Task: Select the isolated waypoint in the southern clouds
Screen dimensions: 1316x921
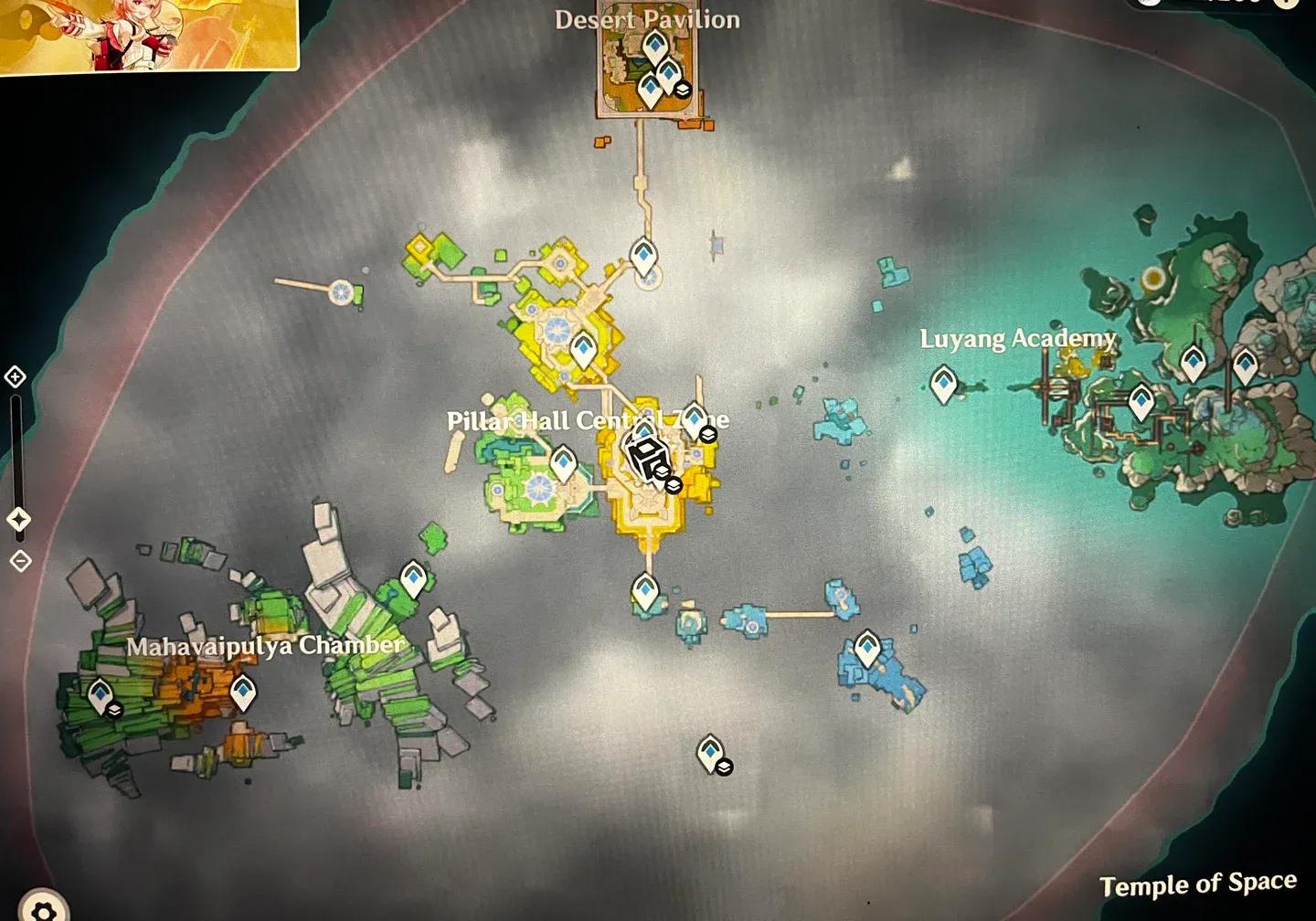Action: click(x=710, y=753)
